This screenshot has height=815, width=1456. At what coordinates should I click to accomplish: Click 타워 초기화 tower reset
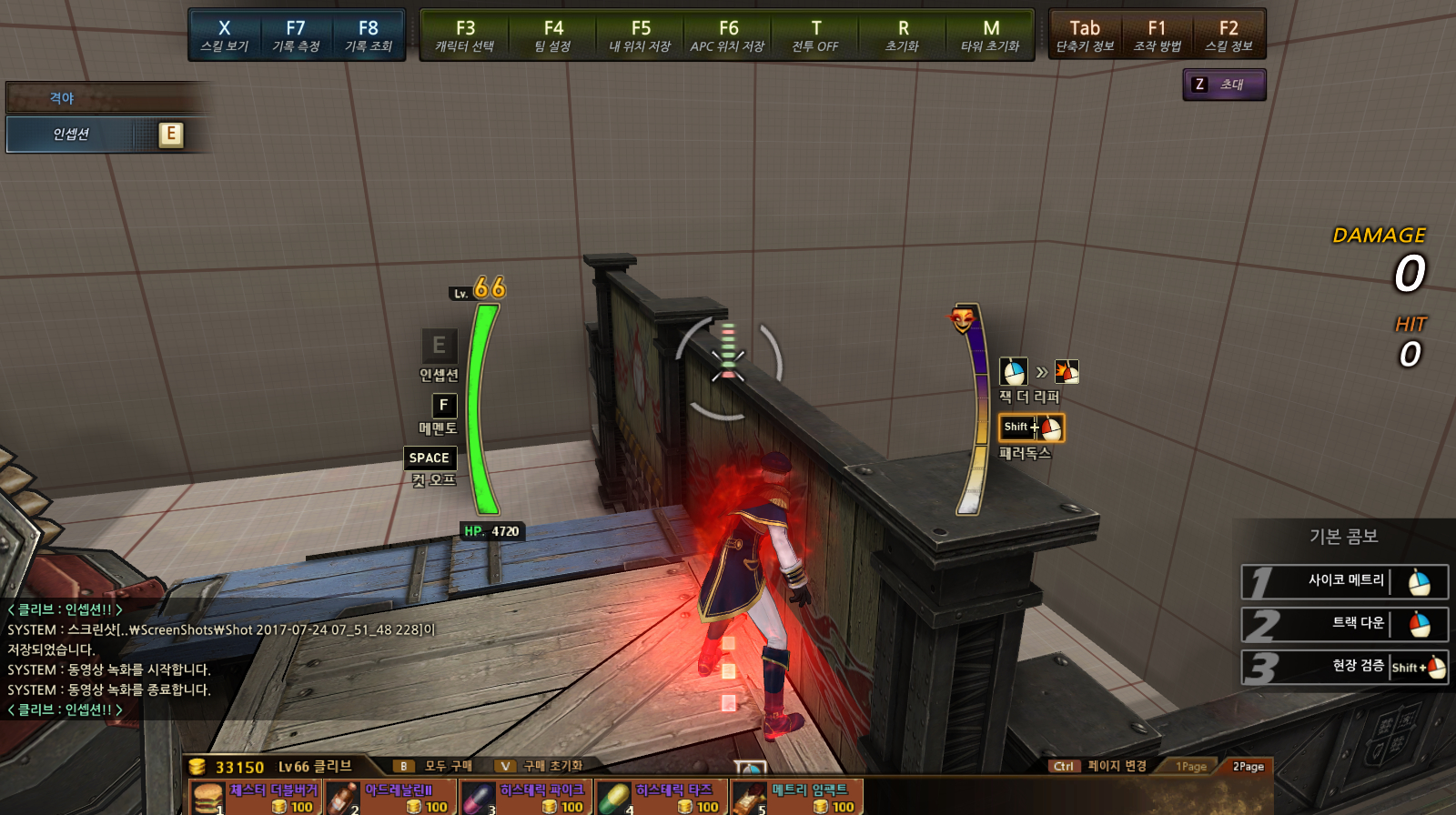(990, 35)
